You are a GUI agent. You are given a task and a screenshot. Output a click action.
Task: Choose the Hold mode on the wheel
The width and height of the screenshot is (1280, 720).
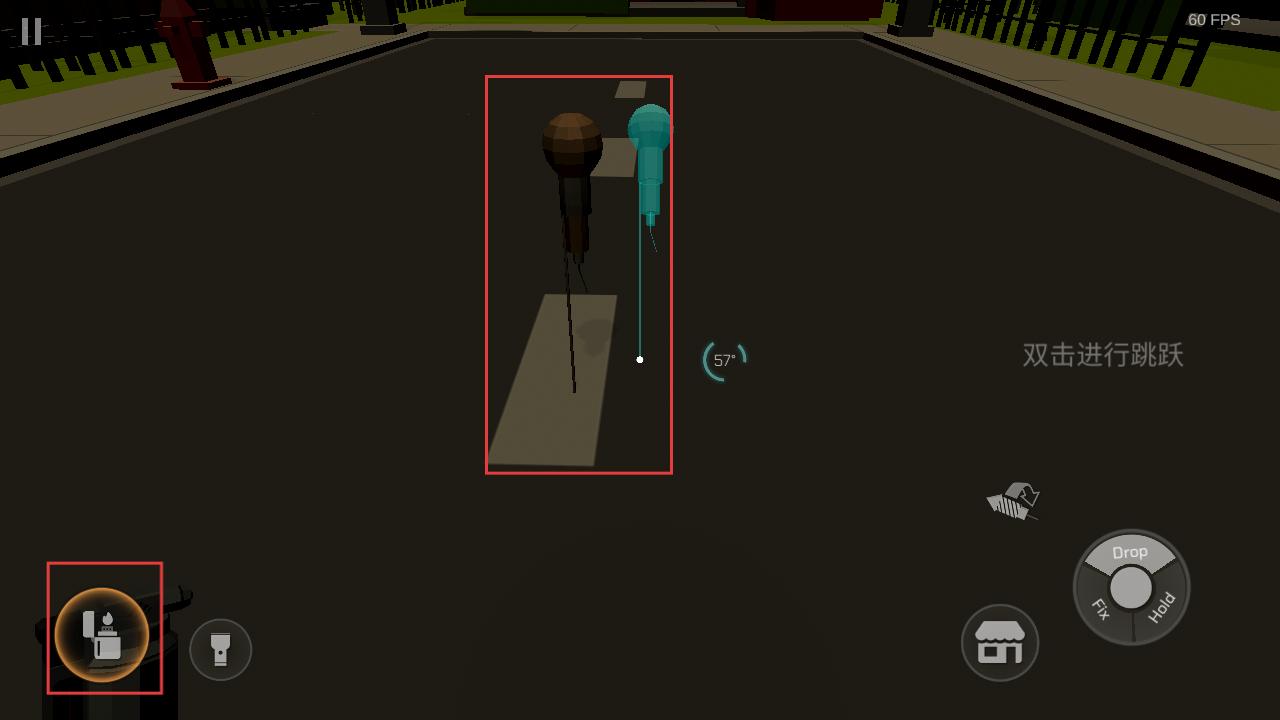coord(1161,607)
